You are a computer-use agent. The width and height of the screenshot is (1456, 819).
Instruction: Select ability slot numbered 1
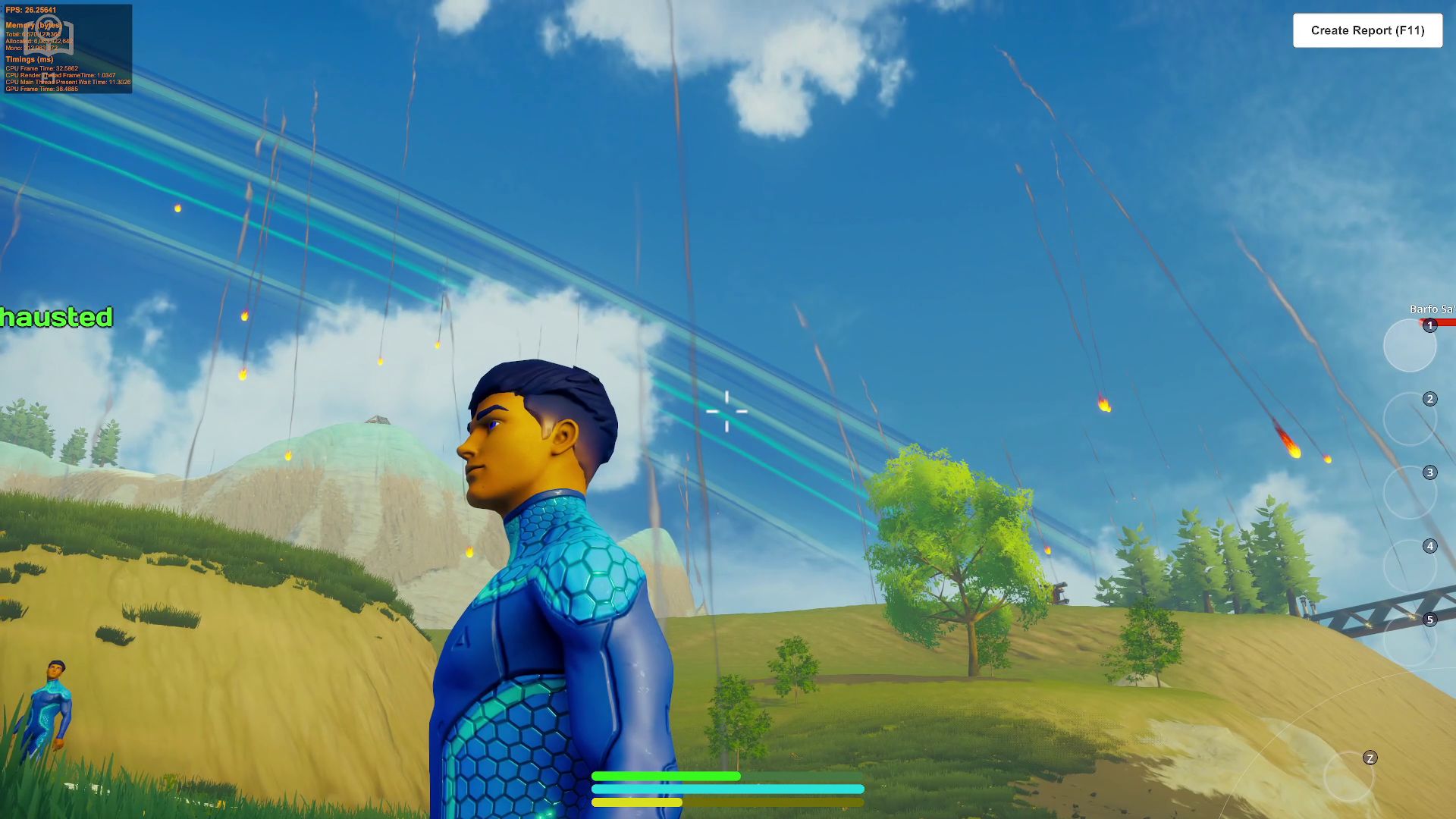click(1410, 345)
